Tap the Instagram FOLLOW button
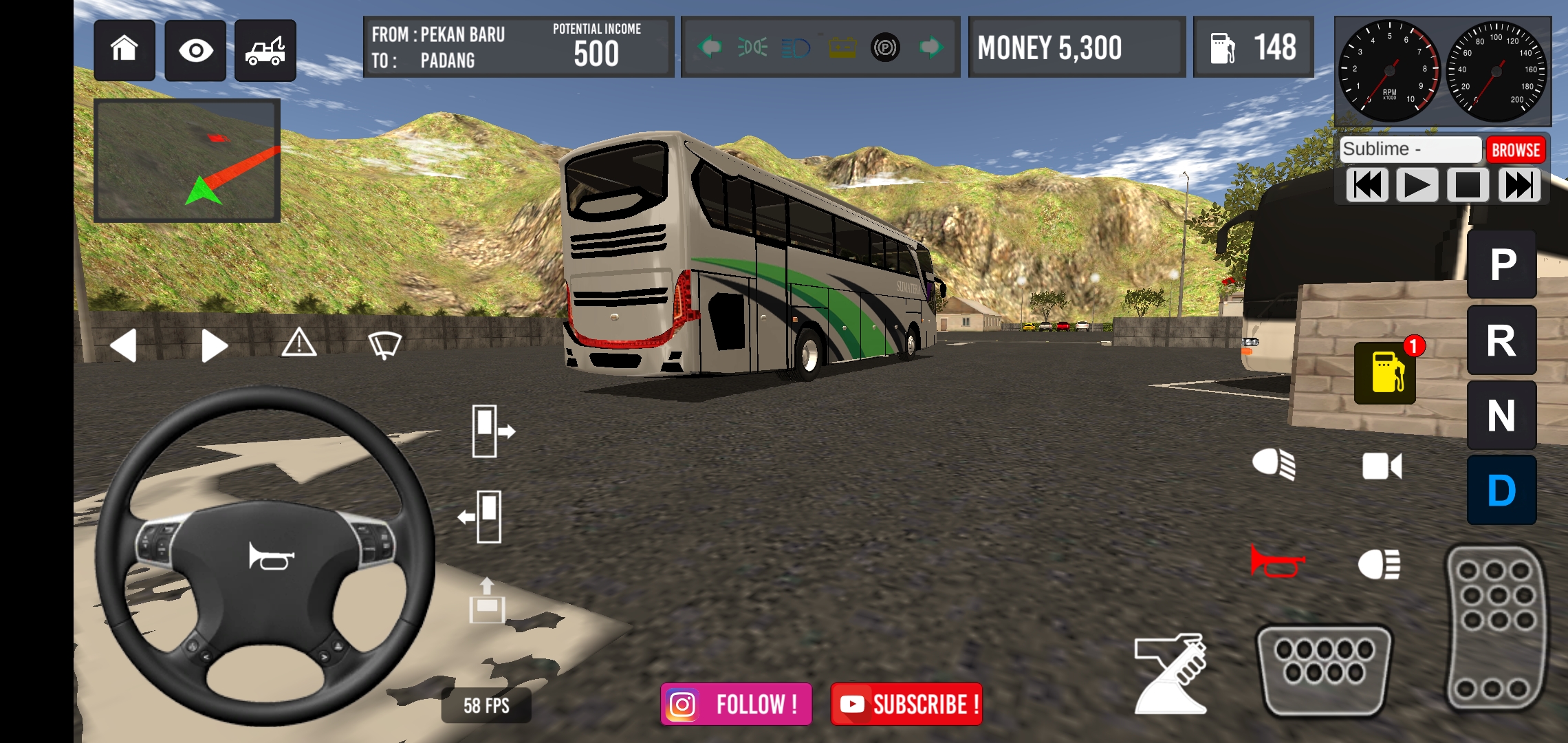Viewport: 1568px width, 743px height. (x=736, y=704)
